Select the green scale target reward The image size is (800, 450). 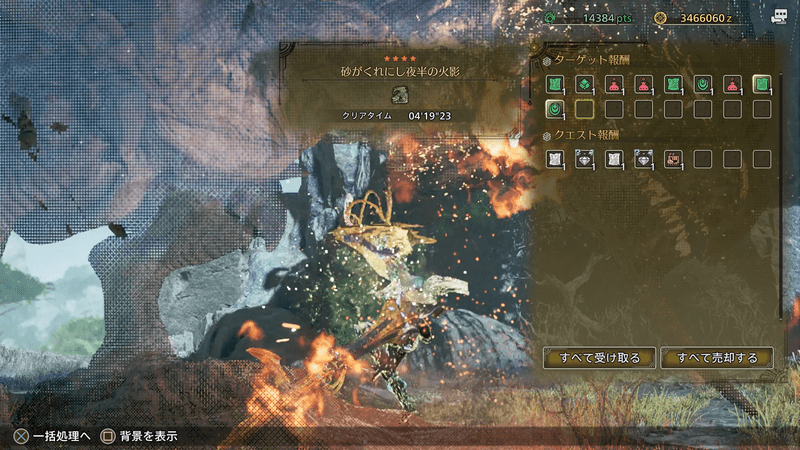583,84
